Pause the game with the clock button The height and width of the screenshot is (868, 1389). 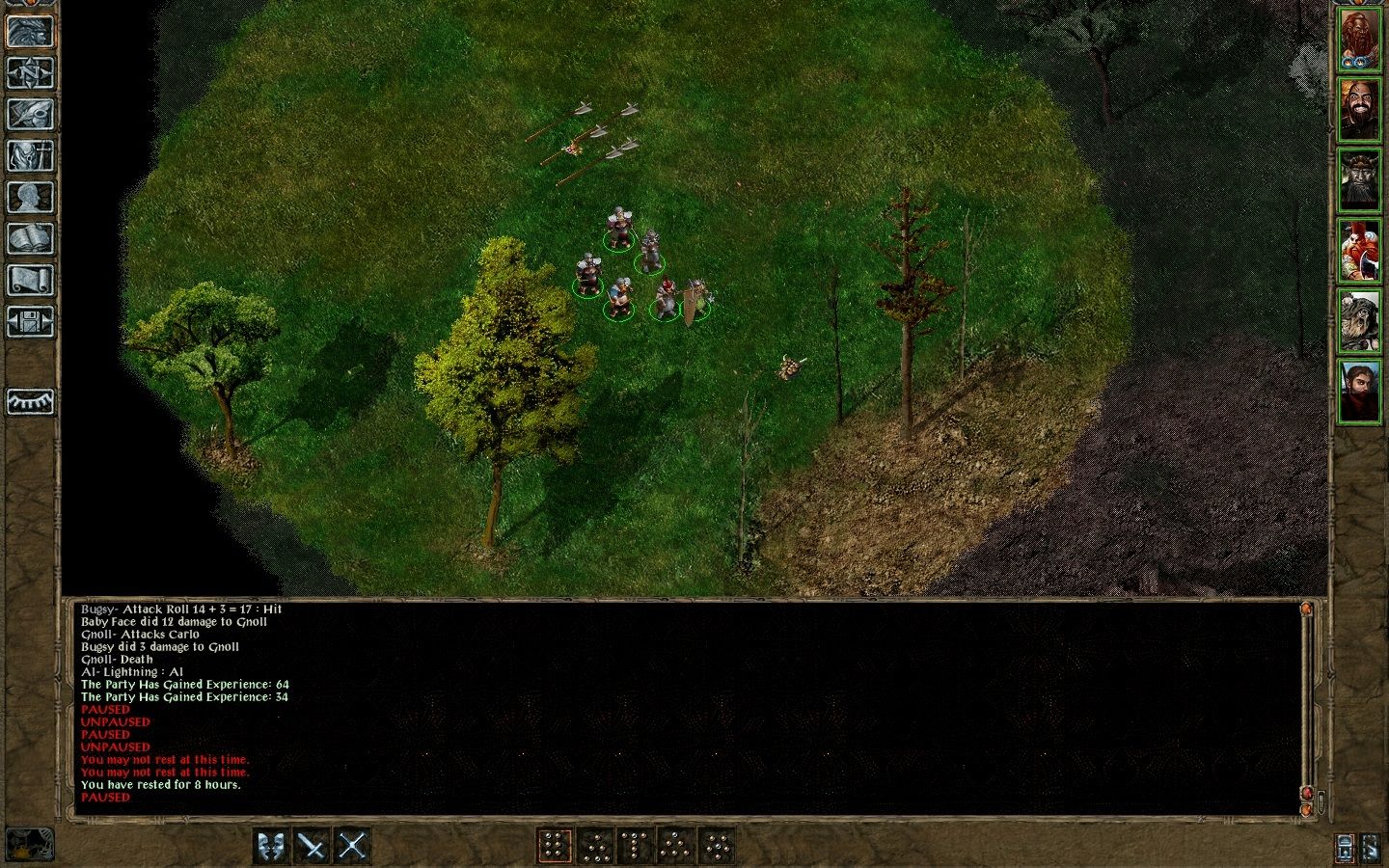pos(1345,848)
